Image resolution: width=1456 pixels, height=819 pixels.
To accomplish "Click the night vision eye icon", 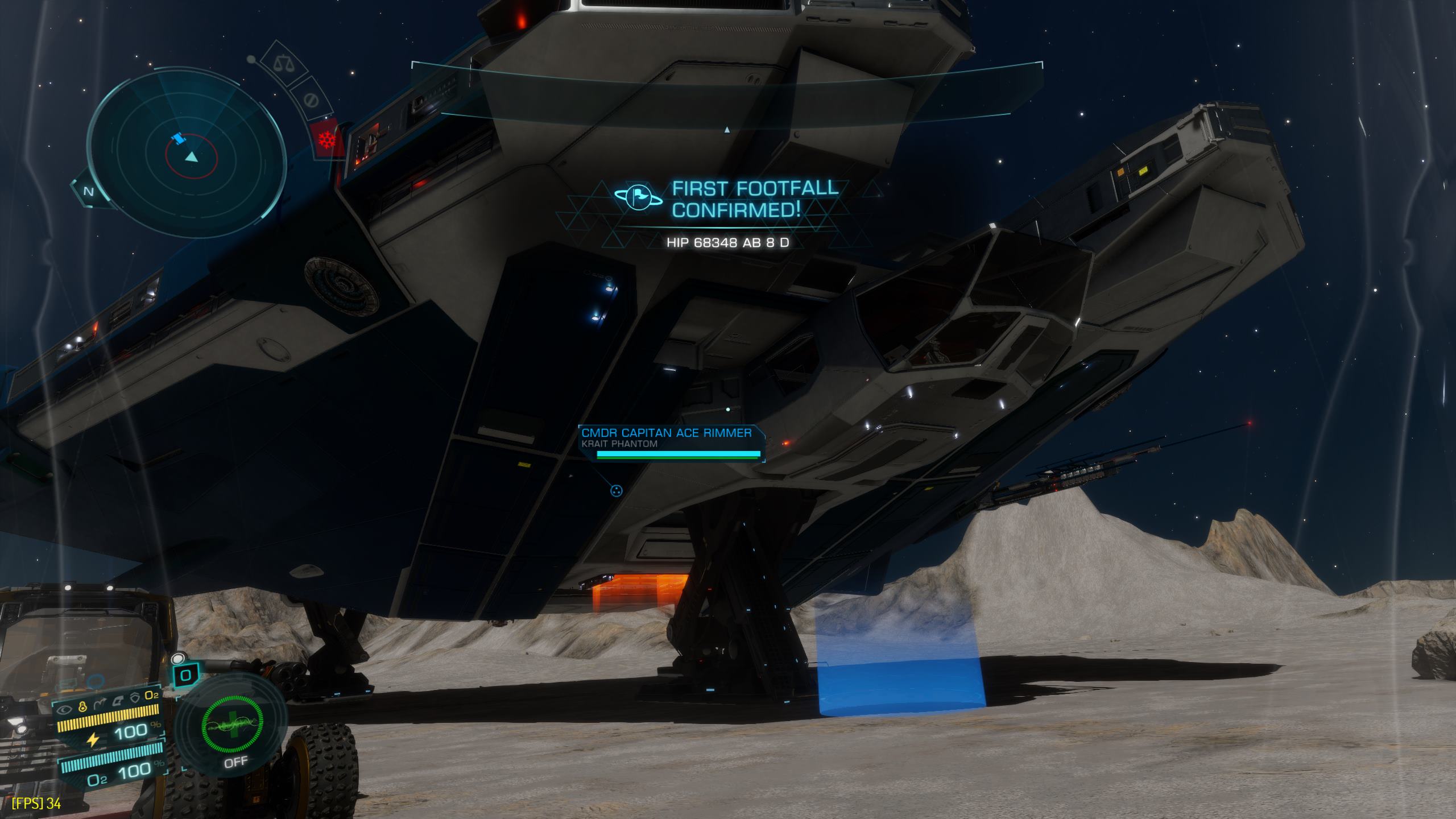I will (66, 709).
